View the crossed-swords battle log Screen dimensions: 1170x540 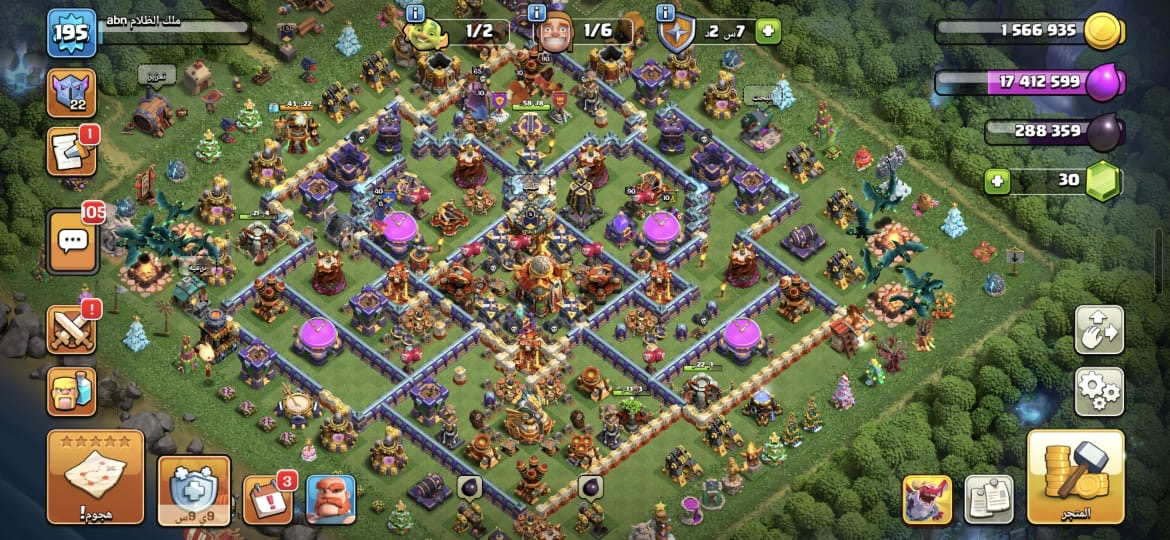(72, 328)
